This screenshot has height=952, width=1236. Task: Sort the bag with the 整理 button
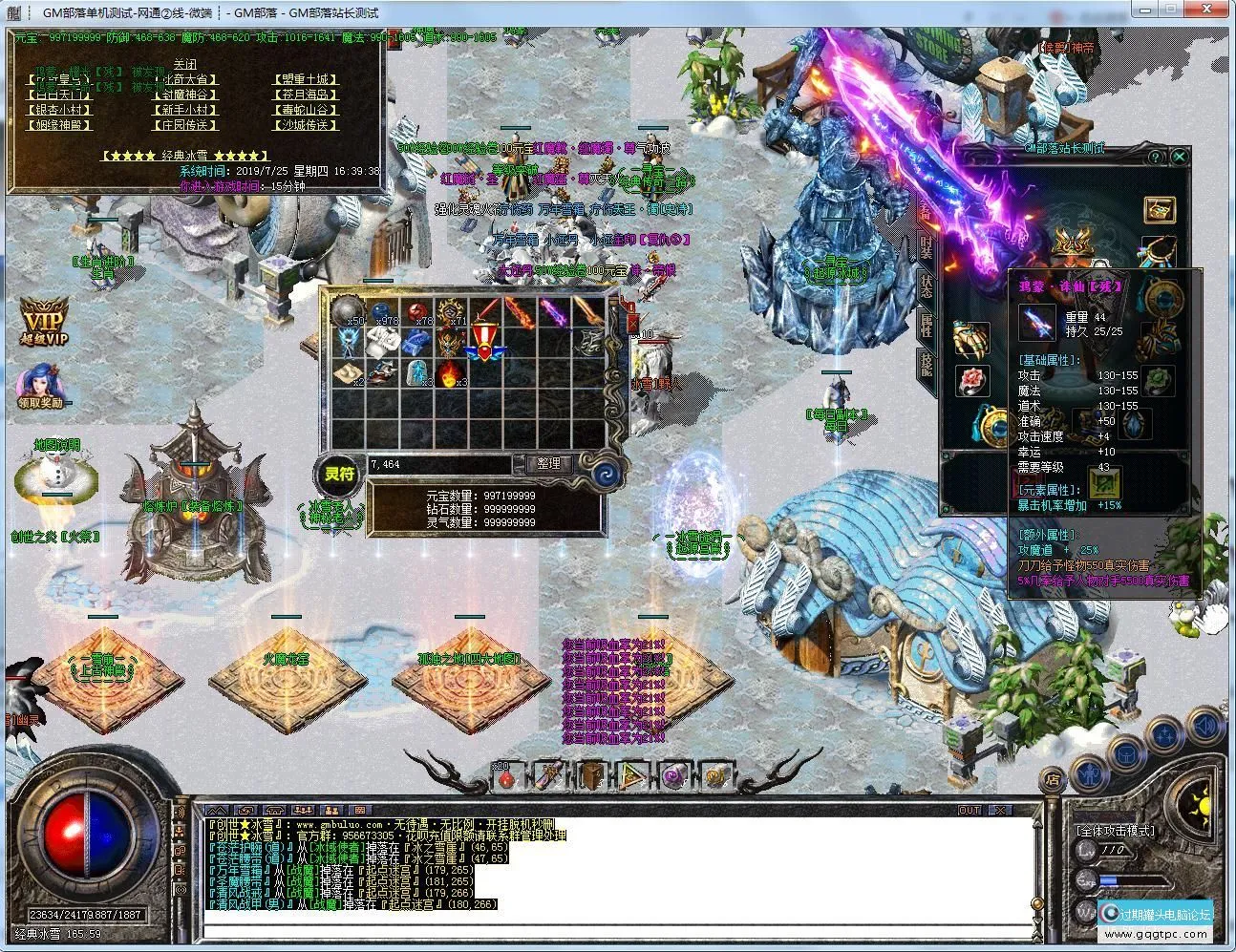coord(548,463)
